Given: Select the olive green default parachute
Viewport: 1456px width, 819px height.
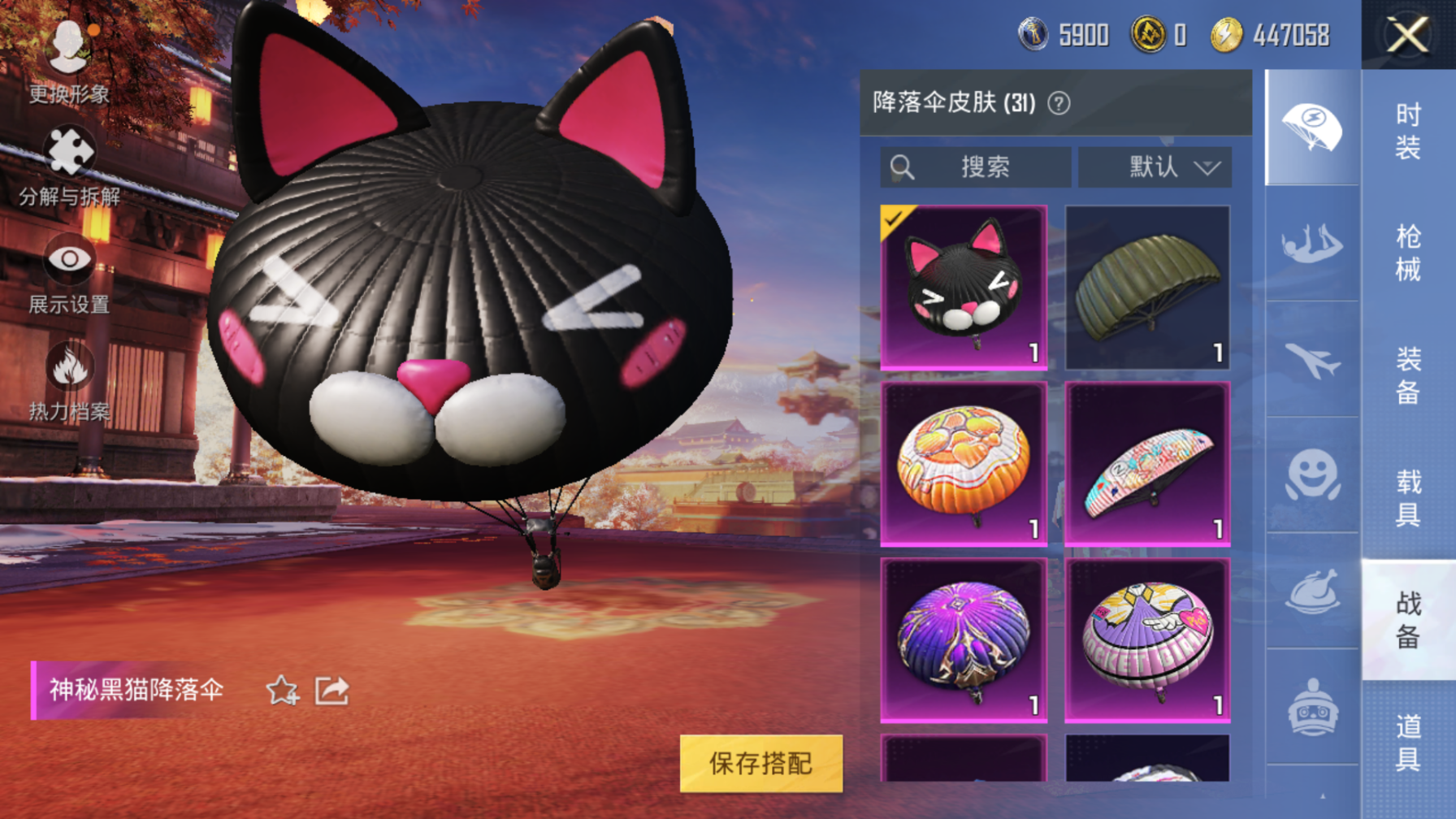Looking at the screenshot, I should coord(1147,288).
